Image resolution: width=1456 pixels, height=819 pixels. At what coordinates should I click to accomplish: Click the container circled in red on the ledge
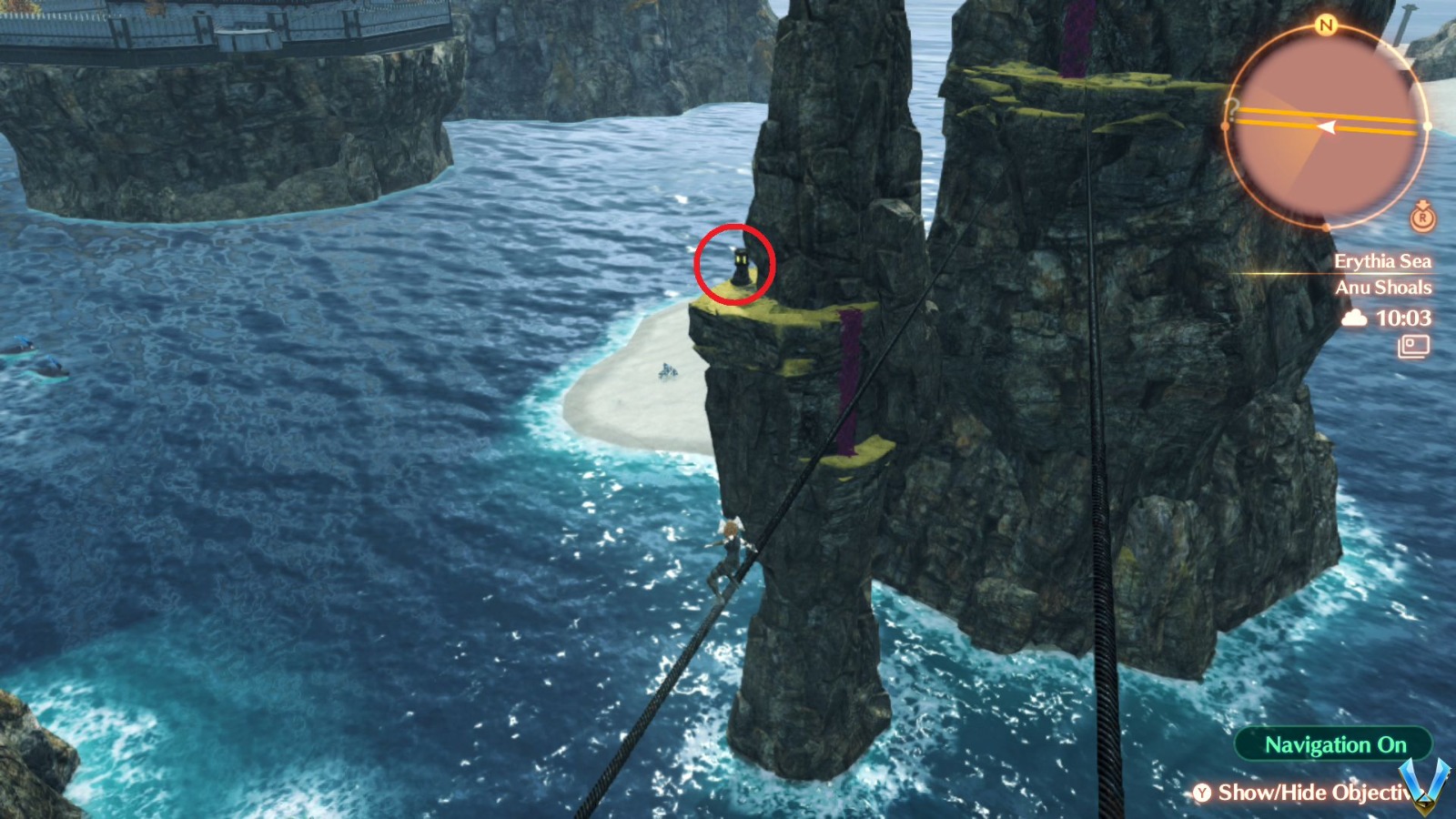739,268
